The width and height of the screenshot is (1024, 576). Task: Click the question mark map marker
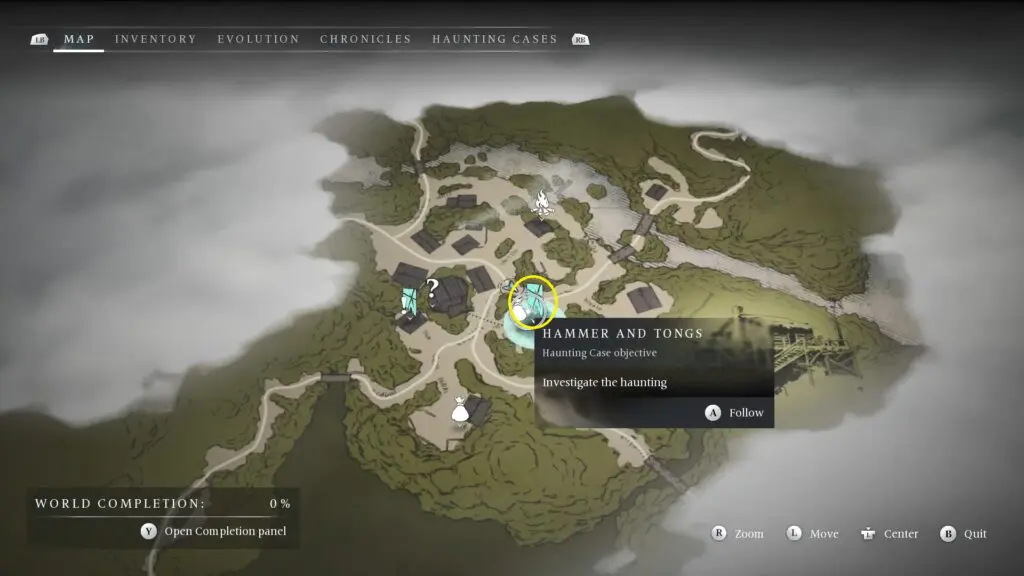point(432,290)
